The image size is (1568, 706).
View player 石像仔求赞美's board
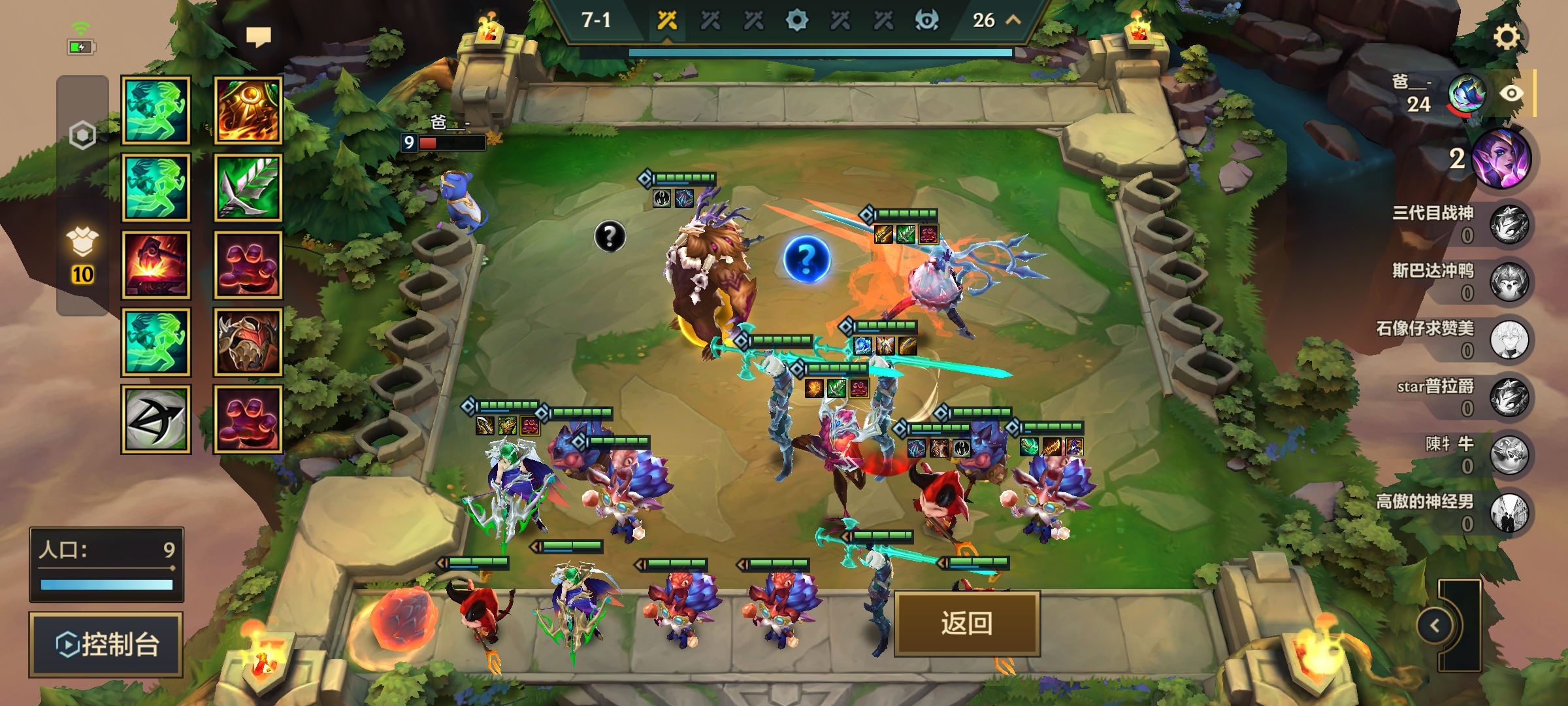coord(1509,339)
